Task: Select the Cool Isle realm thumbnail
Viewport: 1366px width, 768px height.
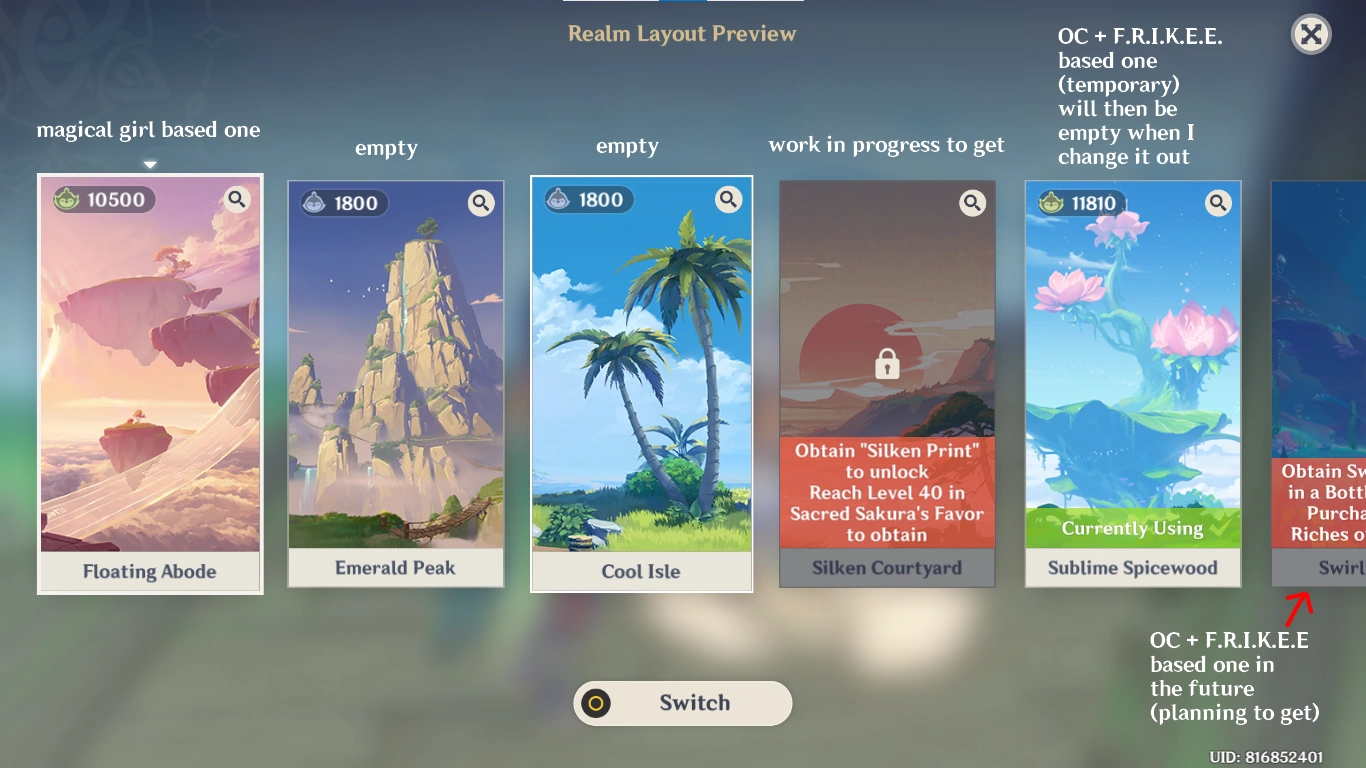Action: 641,380
